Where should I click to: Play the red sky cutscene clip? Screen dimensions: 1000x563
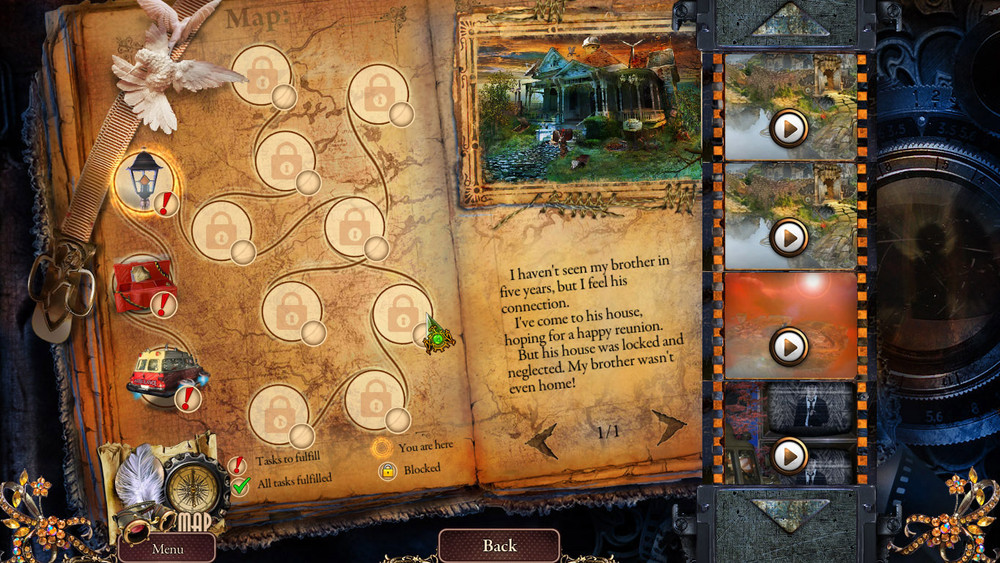(789, 345)
